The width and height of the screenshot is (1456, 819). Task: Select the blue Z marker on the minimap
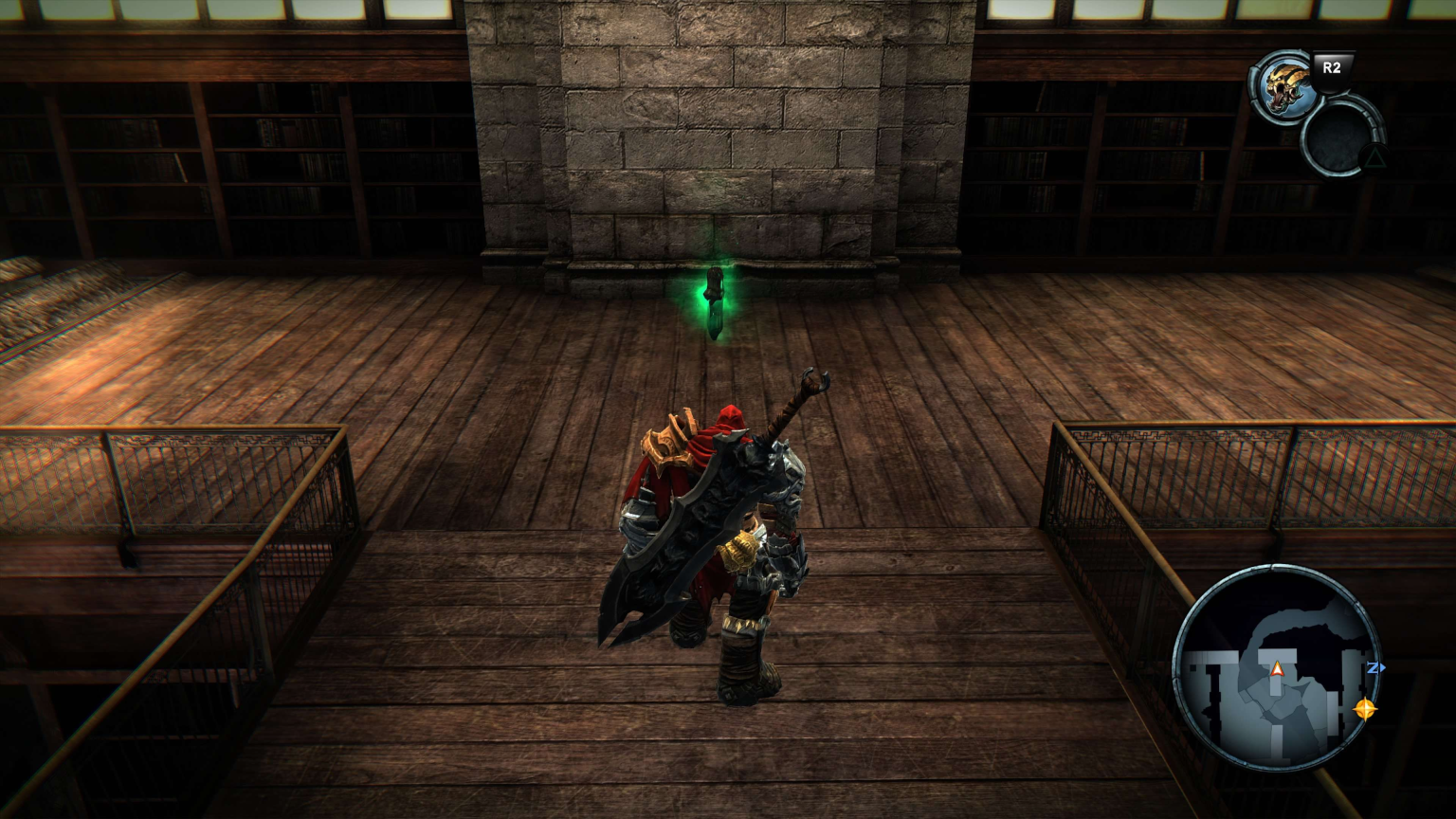pyautogui.click(x=1374, y=668)
